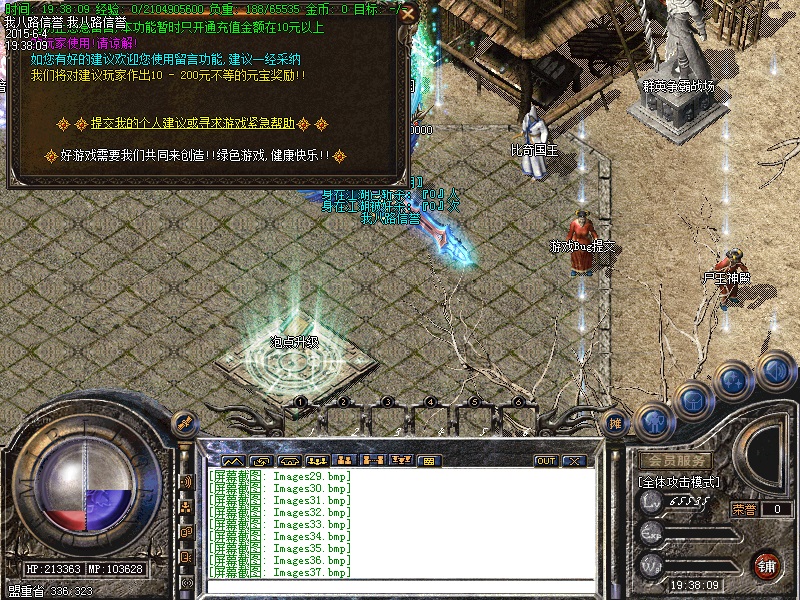Click the grid icon in chat toolbar
The image size is (800, 600).
(x=428, y=461)
